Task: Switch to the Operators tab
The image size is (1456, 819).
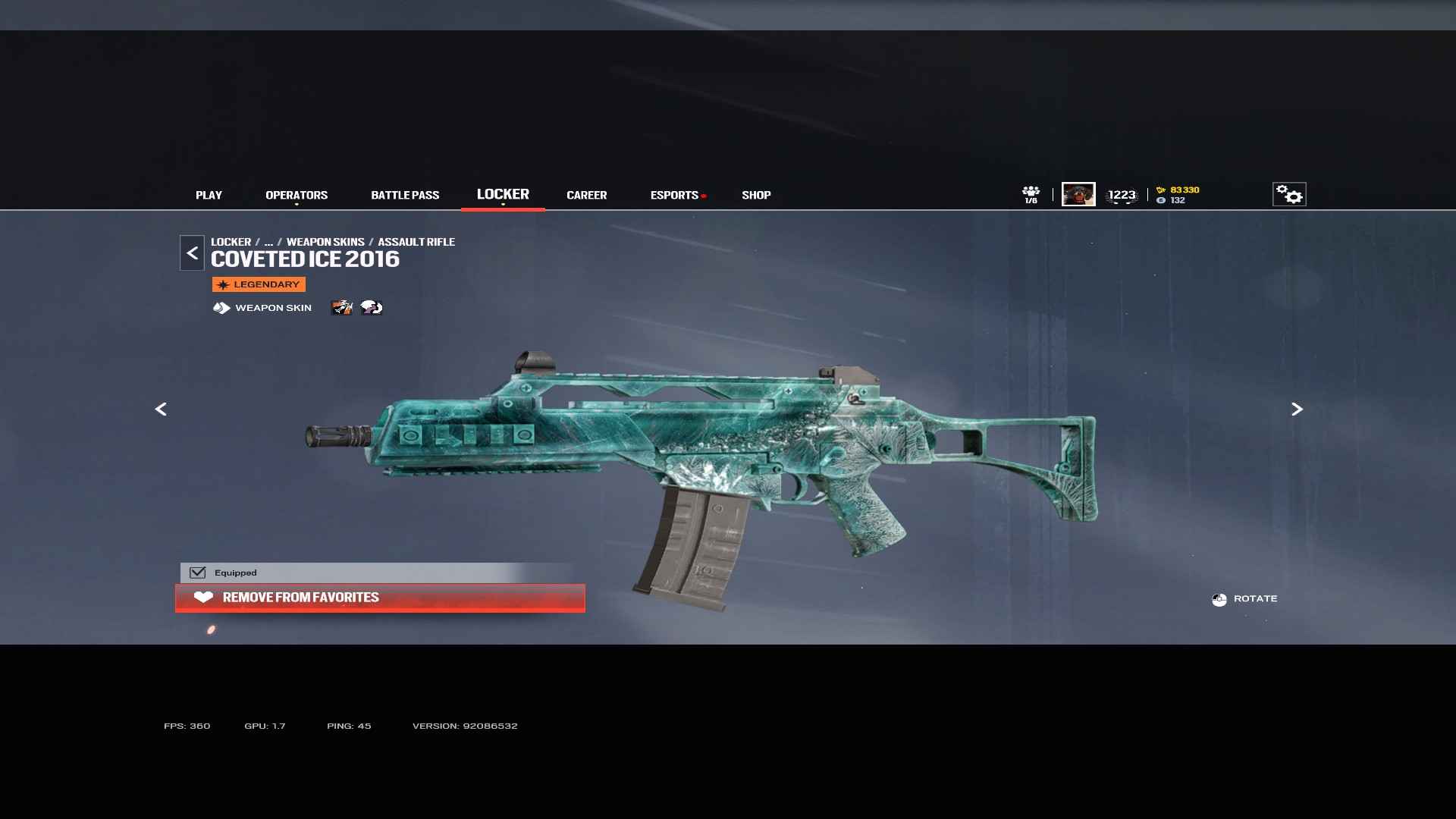Action: point(297,195)
